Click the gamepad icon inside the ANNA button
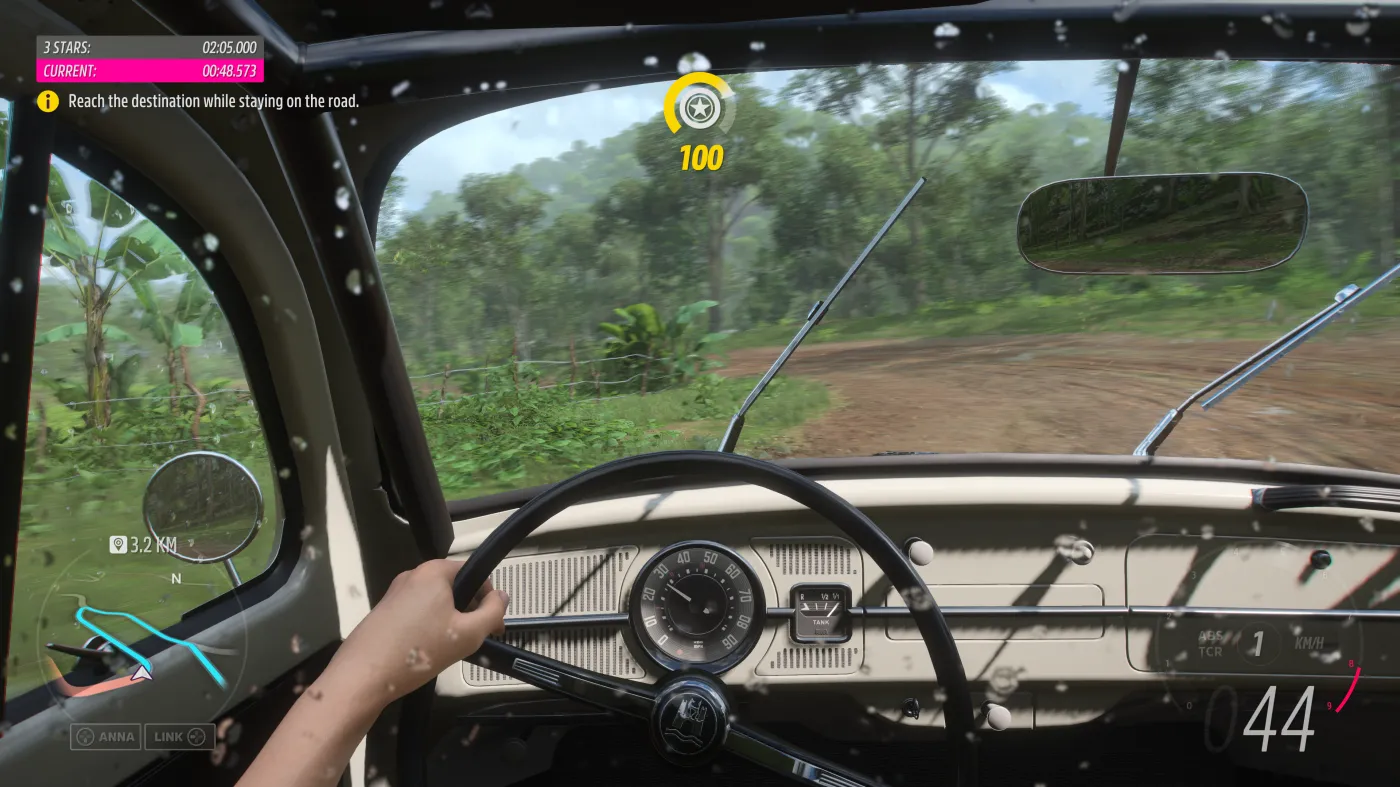The width and height of the screenshot is (1400, 787). click(85, 737)
